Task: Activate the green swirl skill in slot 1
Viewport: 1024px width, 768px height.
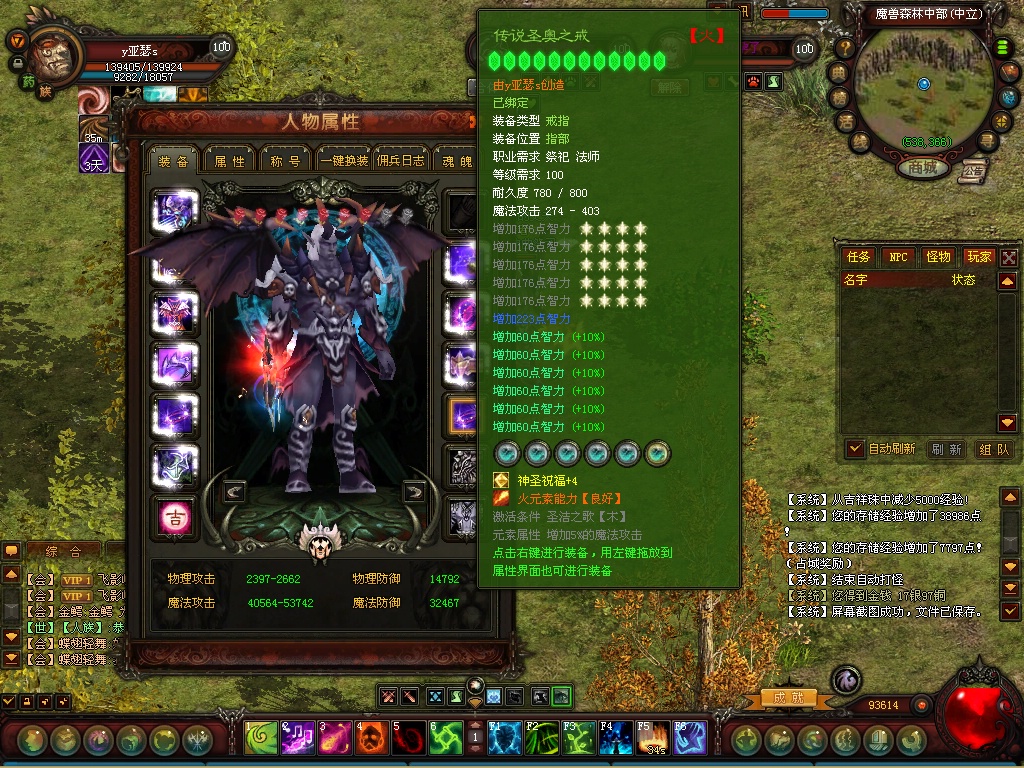Action: coord(262,738)
